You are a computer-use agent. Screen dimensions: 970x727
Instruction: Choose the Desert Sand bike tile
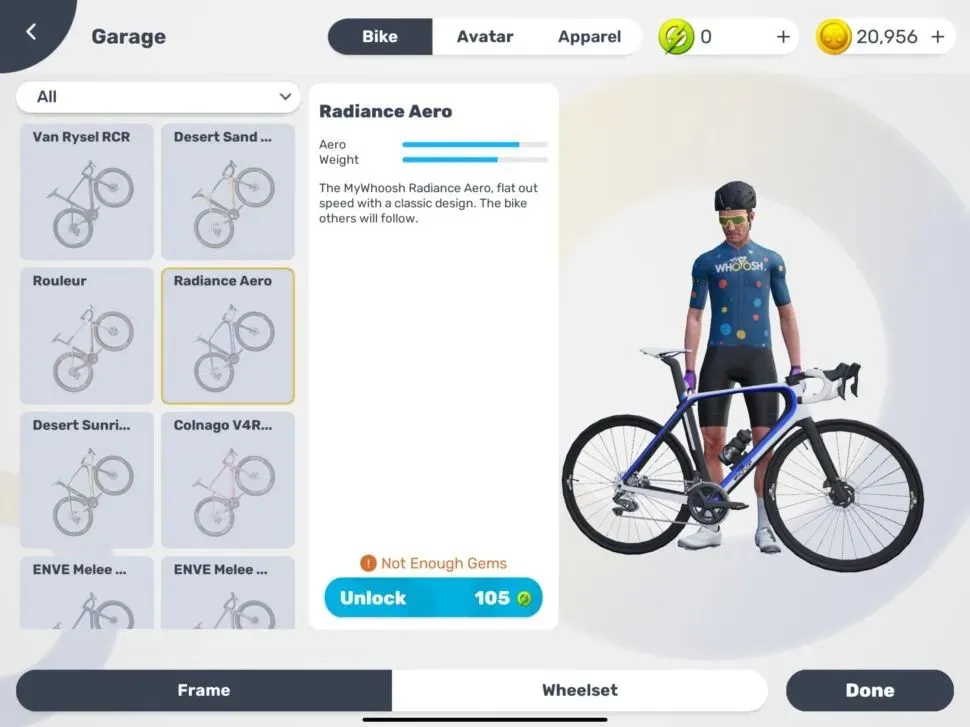(228, 192)
